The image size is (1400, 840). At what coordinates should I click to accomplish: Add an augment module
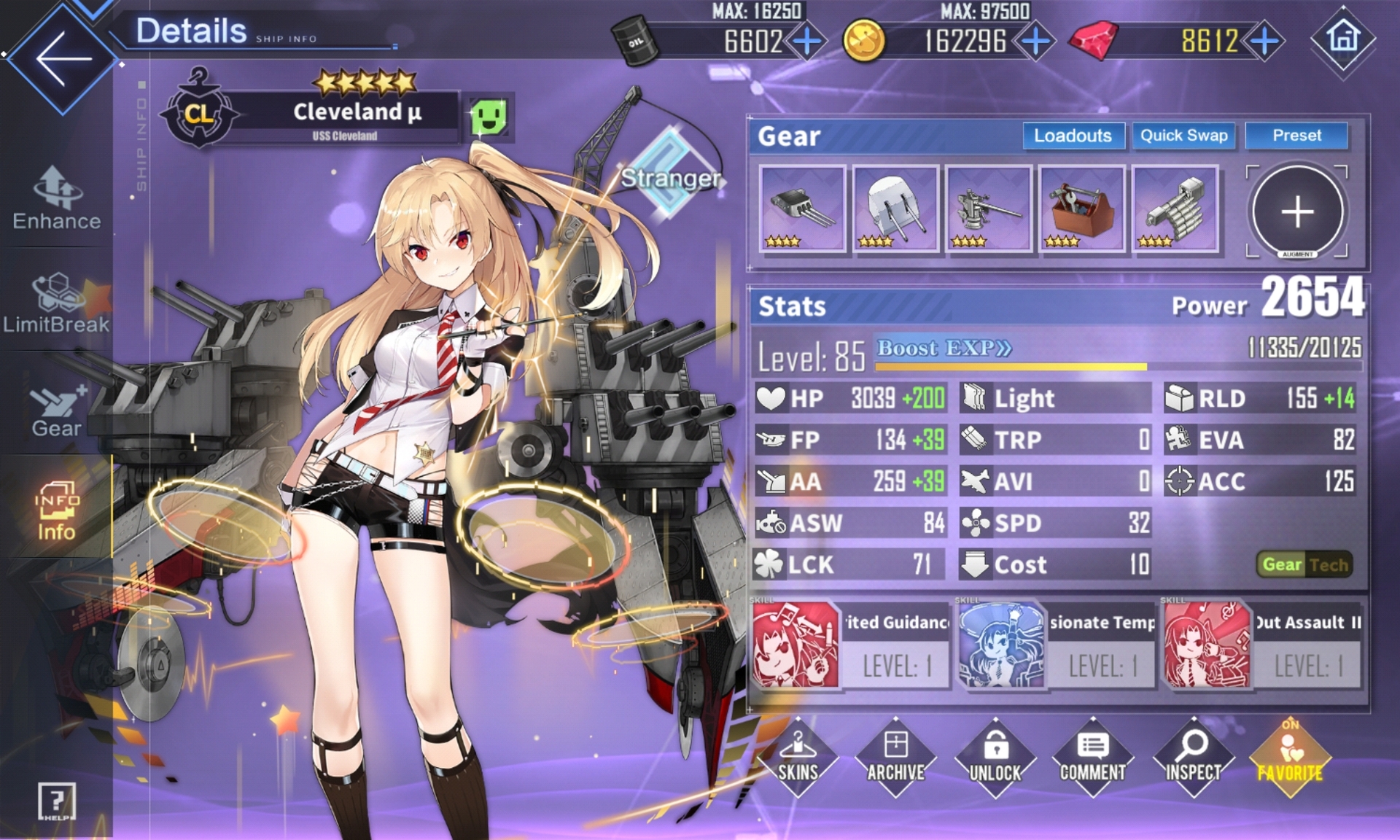point(1297,212)
